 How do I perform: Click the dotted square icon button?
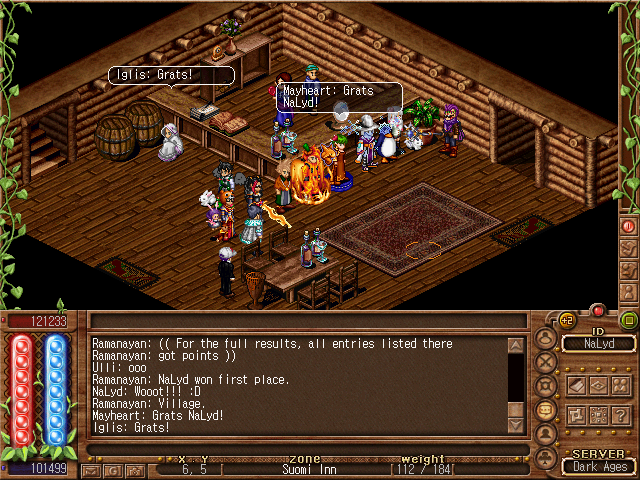click(599, 415)
